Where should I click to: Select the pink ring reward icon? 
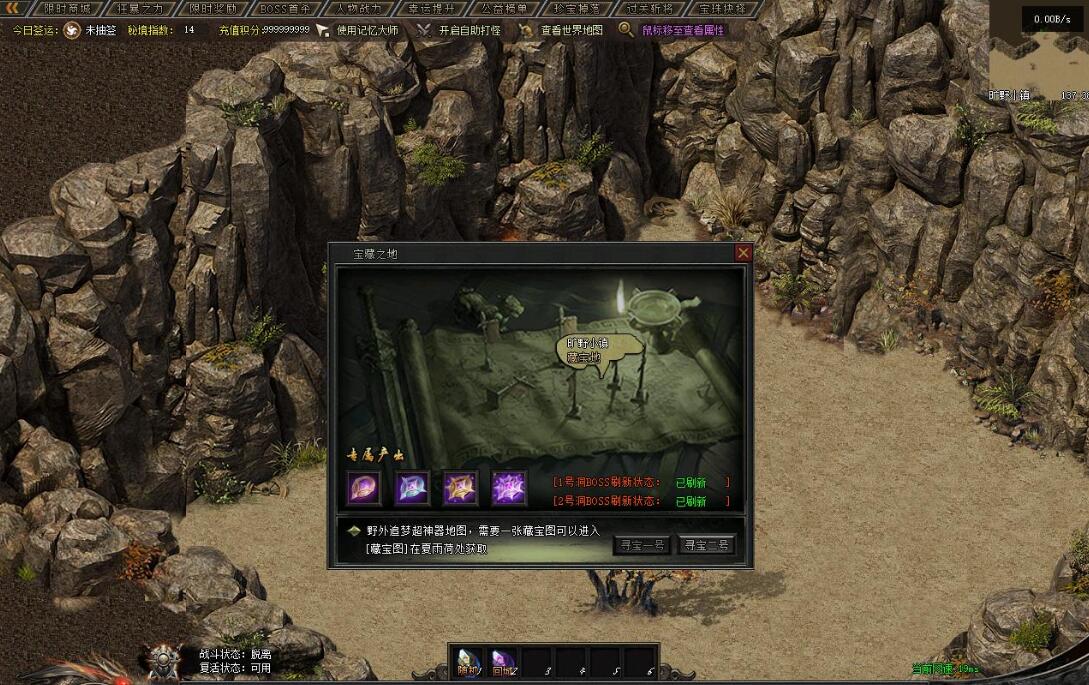click(x=363, y=488)
